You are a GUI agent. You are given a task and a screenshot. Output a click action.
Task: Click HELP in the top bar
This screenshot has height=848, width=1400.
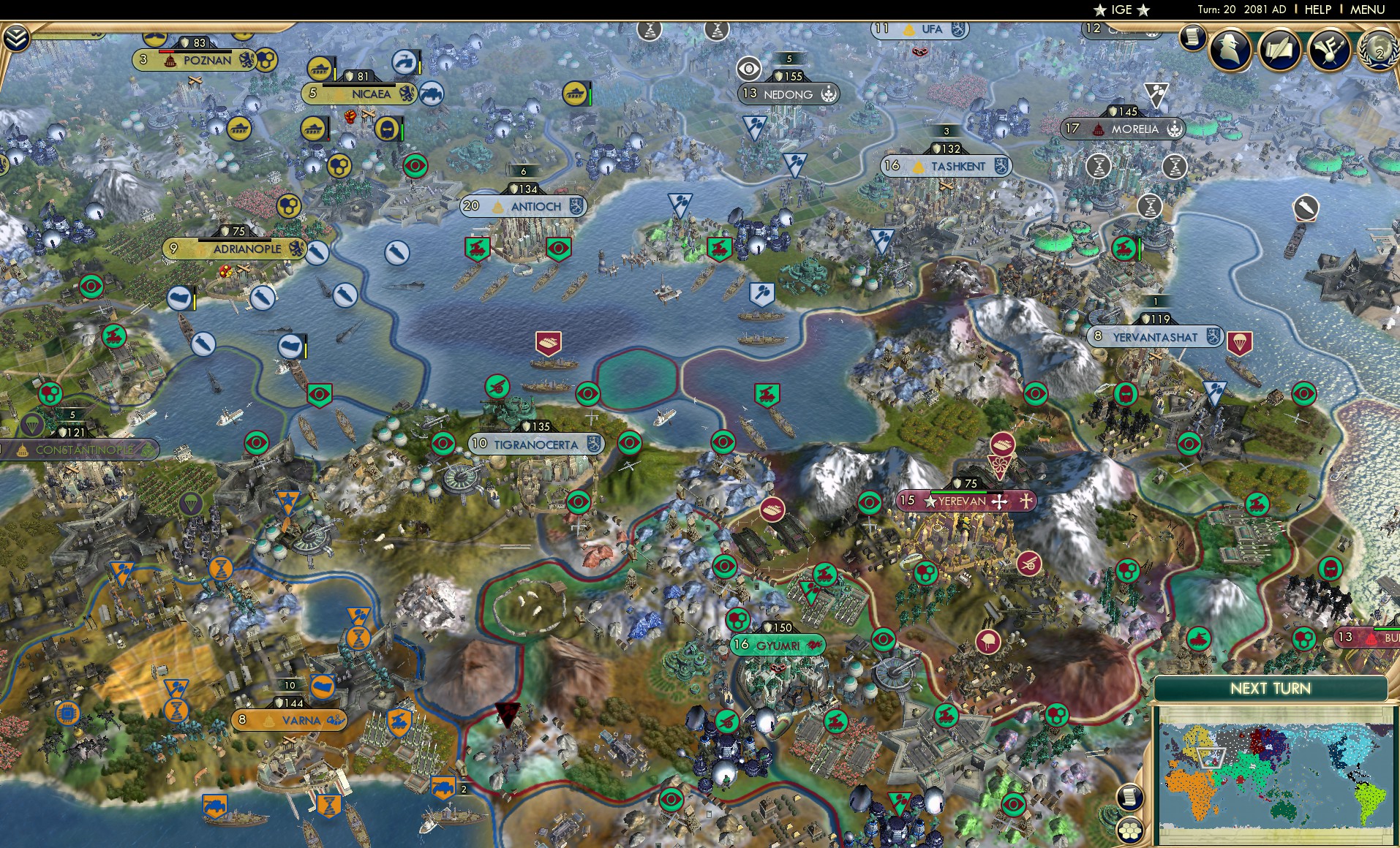1318,10
